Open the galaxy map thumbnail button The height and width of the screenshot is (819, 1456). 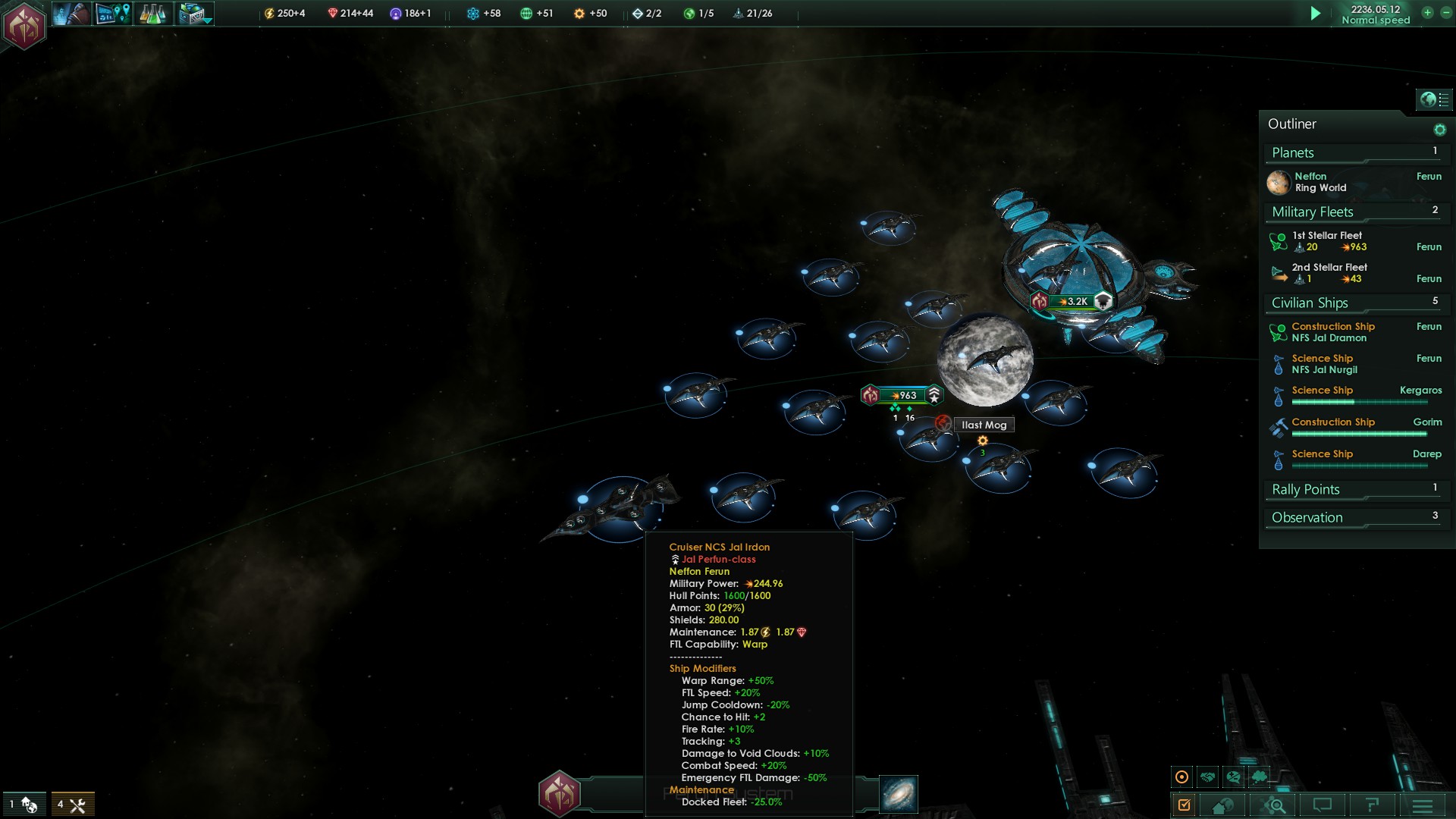coord(899,794)
